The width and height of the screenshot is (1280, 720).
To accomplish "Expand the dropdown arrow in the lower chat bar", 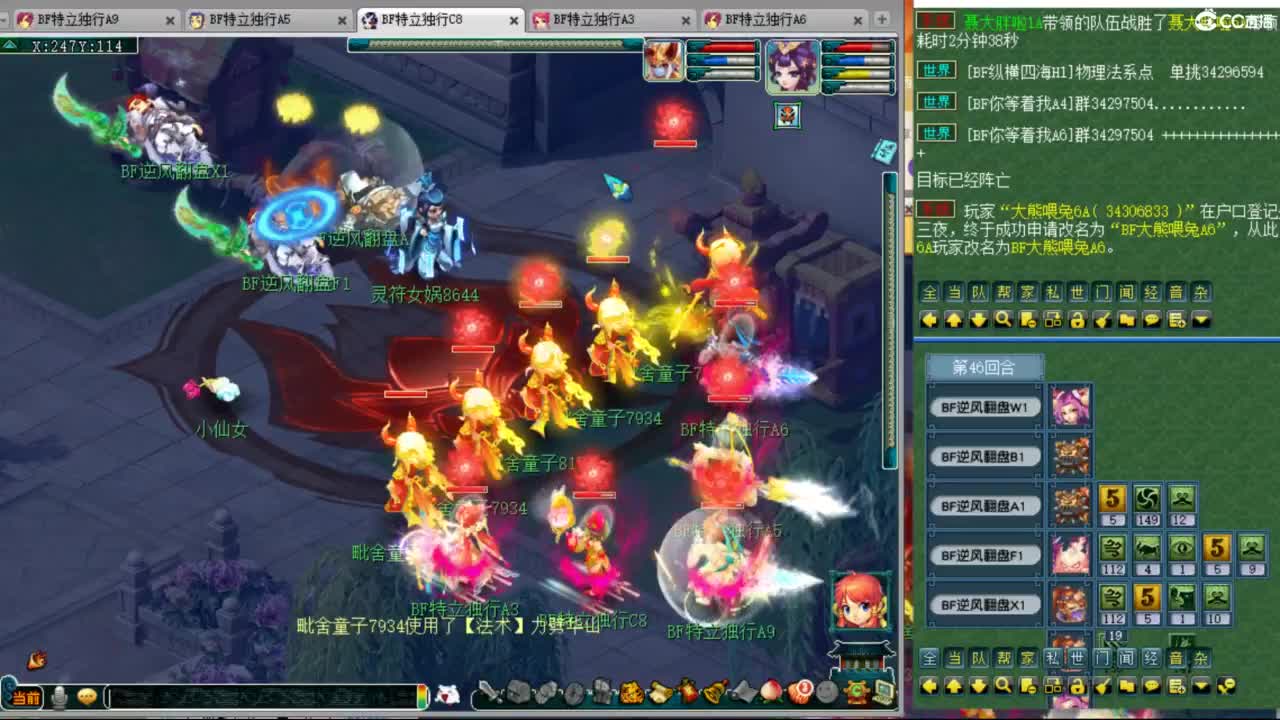I will click(1201, 686).
